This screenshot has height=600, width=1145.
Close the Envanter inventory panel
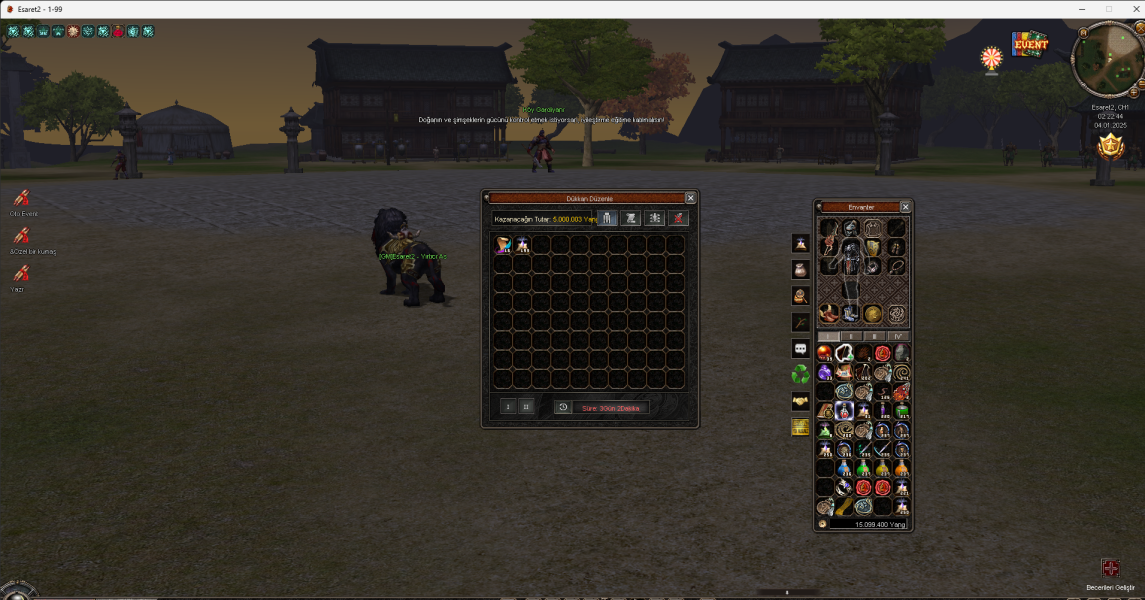[905, 207]
